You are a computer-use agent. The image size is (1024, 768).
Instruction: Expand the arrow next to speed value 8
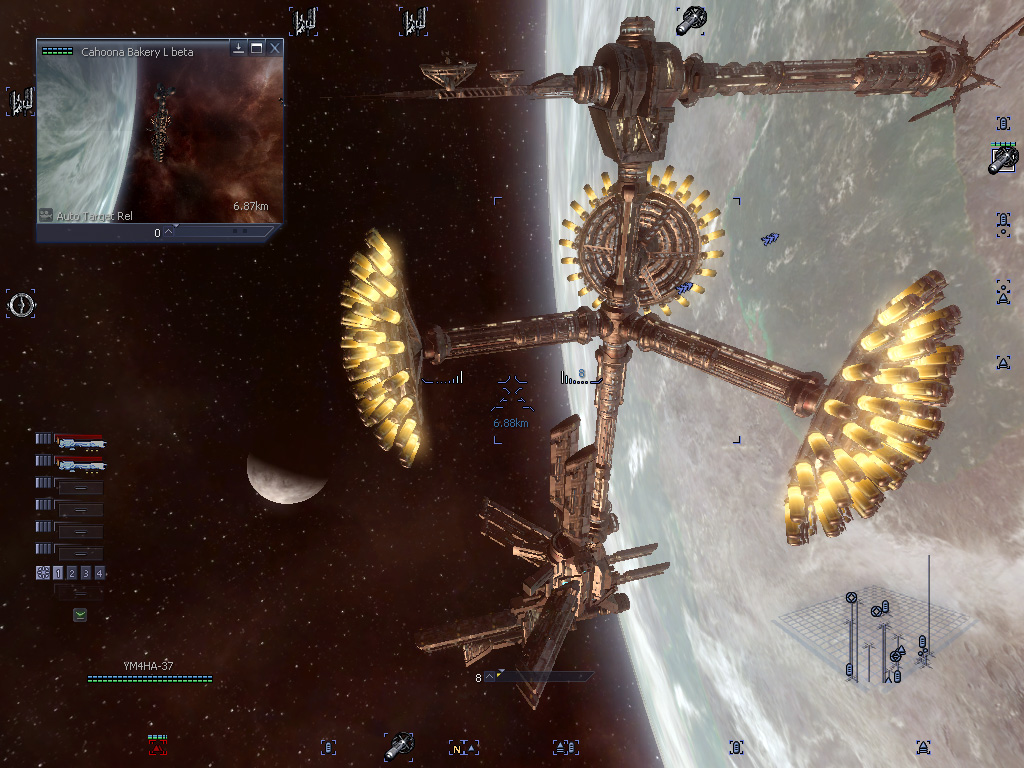tap(490, 677)
